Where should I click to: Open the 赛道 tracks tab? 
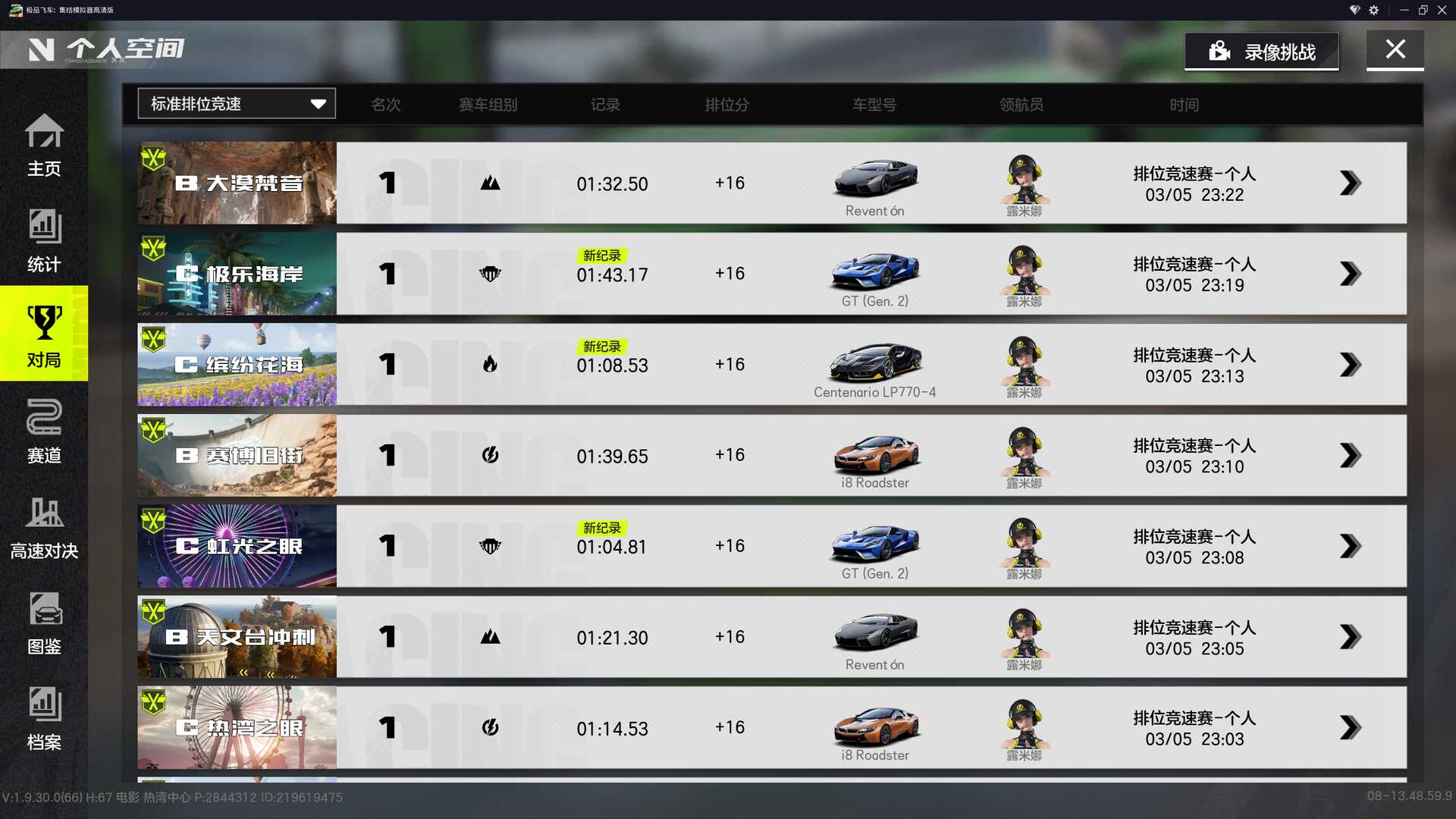[x=44, y=431]
